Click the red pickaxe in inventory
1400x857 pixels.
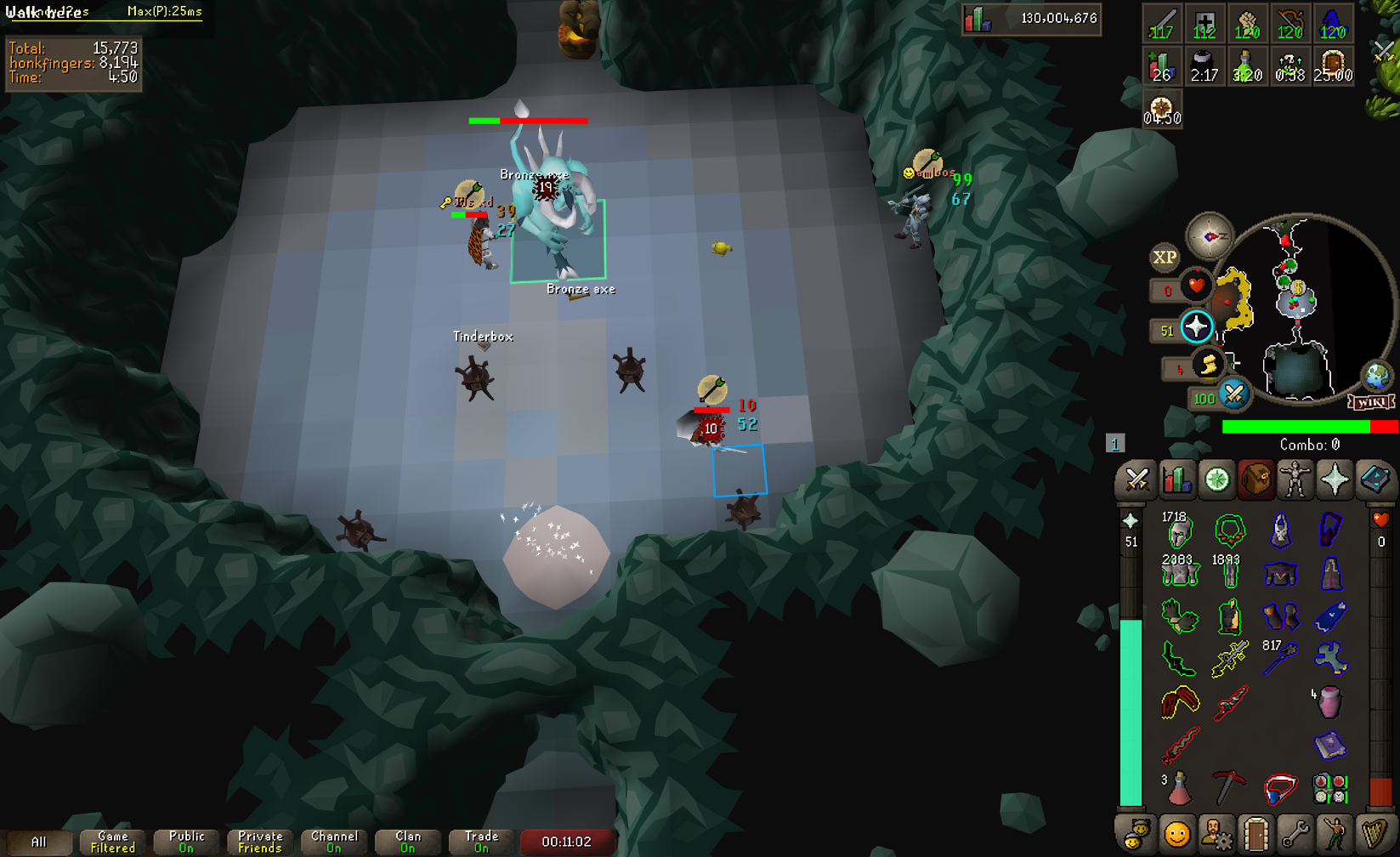pyautogui.click(x=1228, y=788)
